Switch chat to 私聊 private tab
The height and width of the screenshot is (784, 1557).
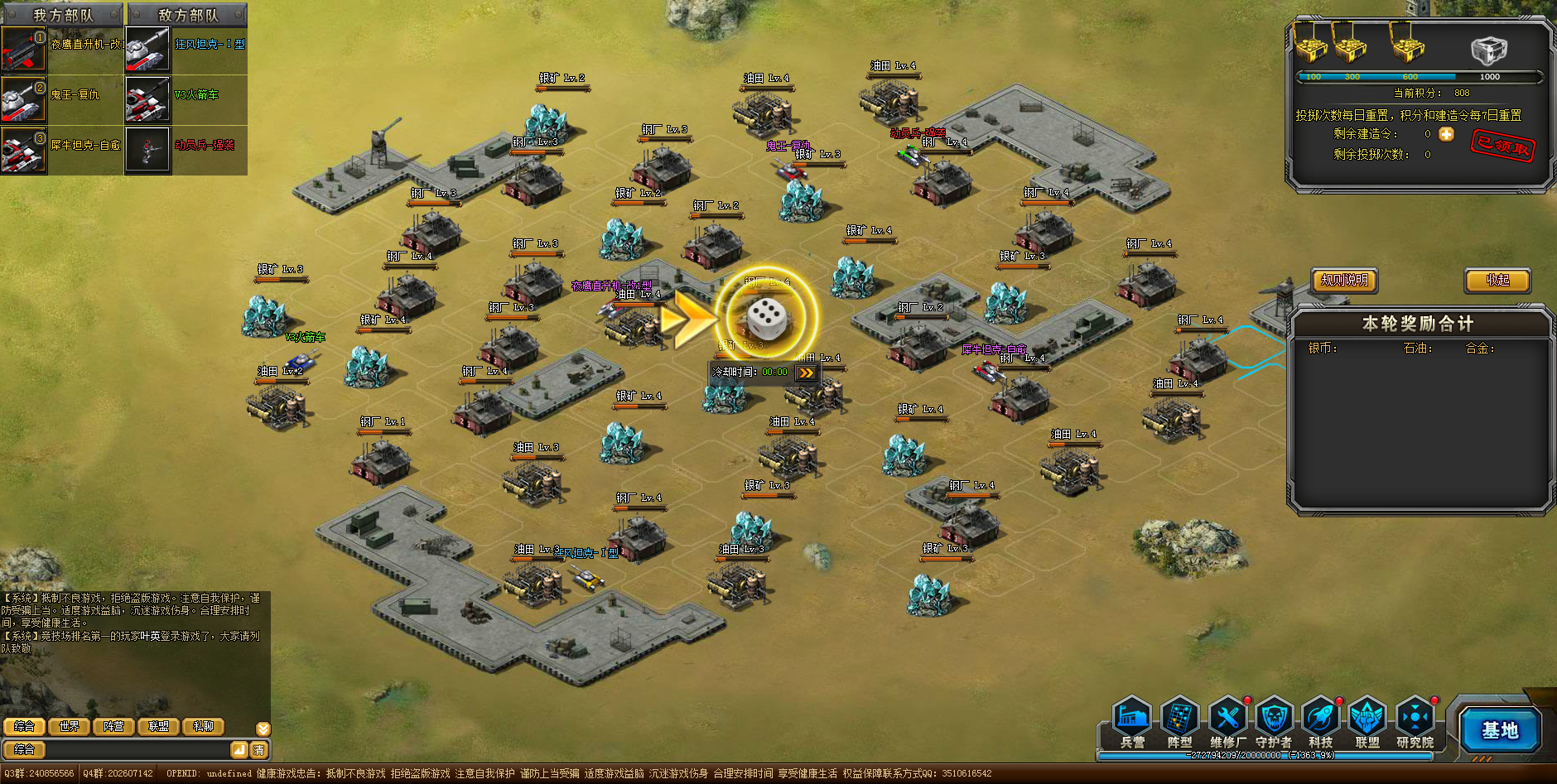pyautogui.click(x=203, y=726)
